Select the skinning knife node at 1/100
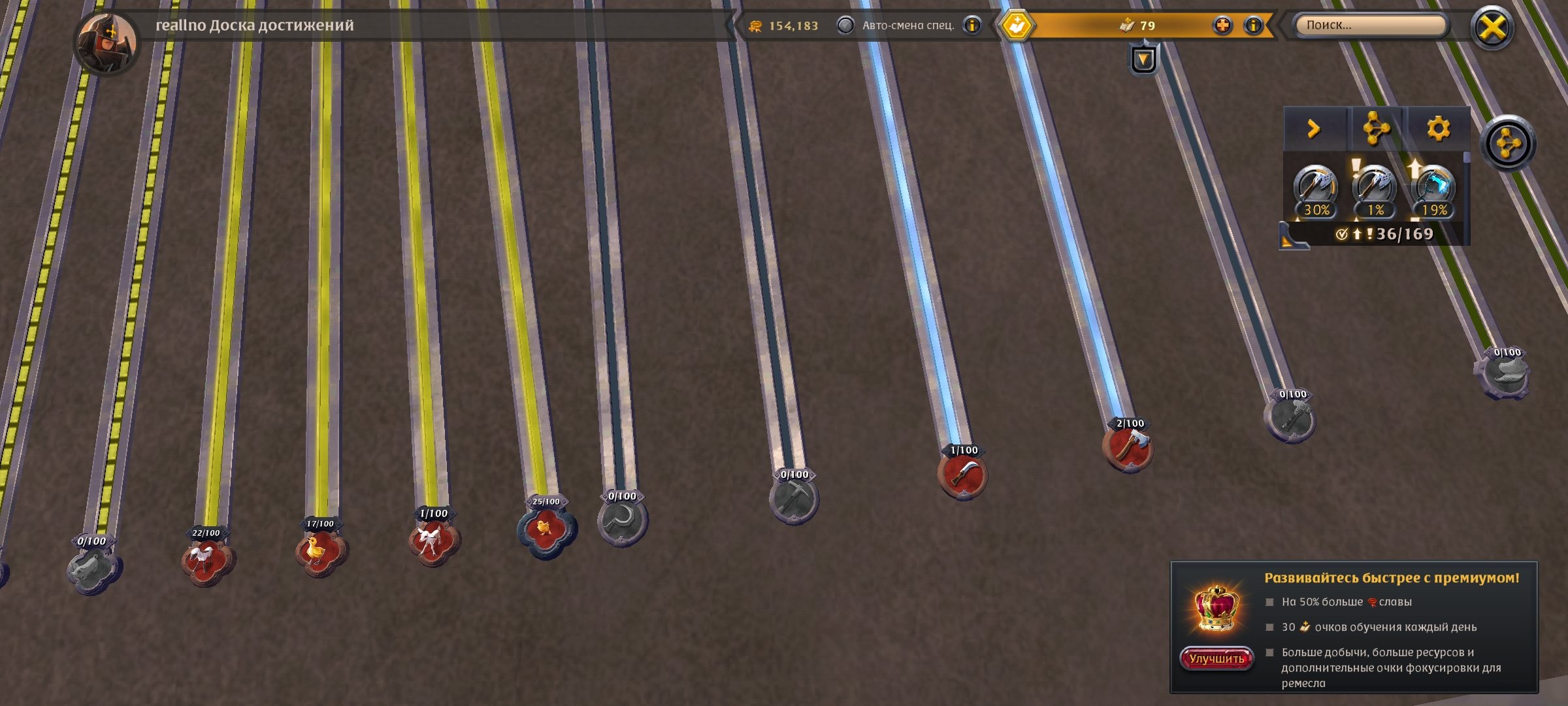The height and width of the screenshot is (706, 1568). pyautogui.click(x=962, y=475)
